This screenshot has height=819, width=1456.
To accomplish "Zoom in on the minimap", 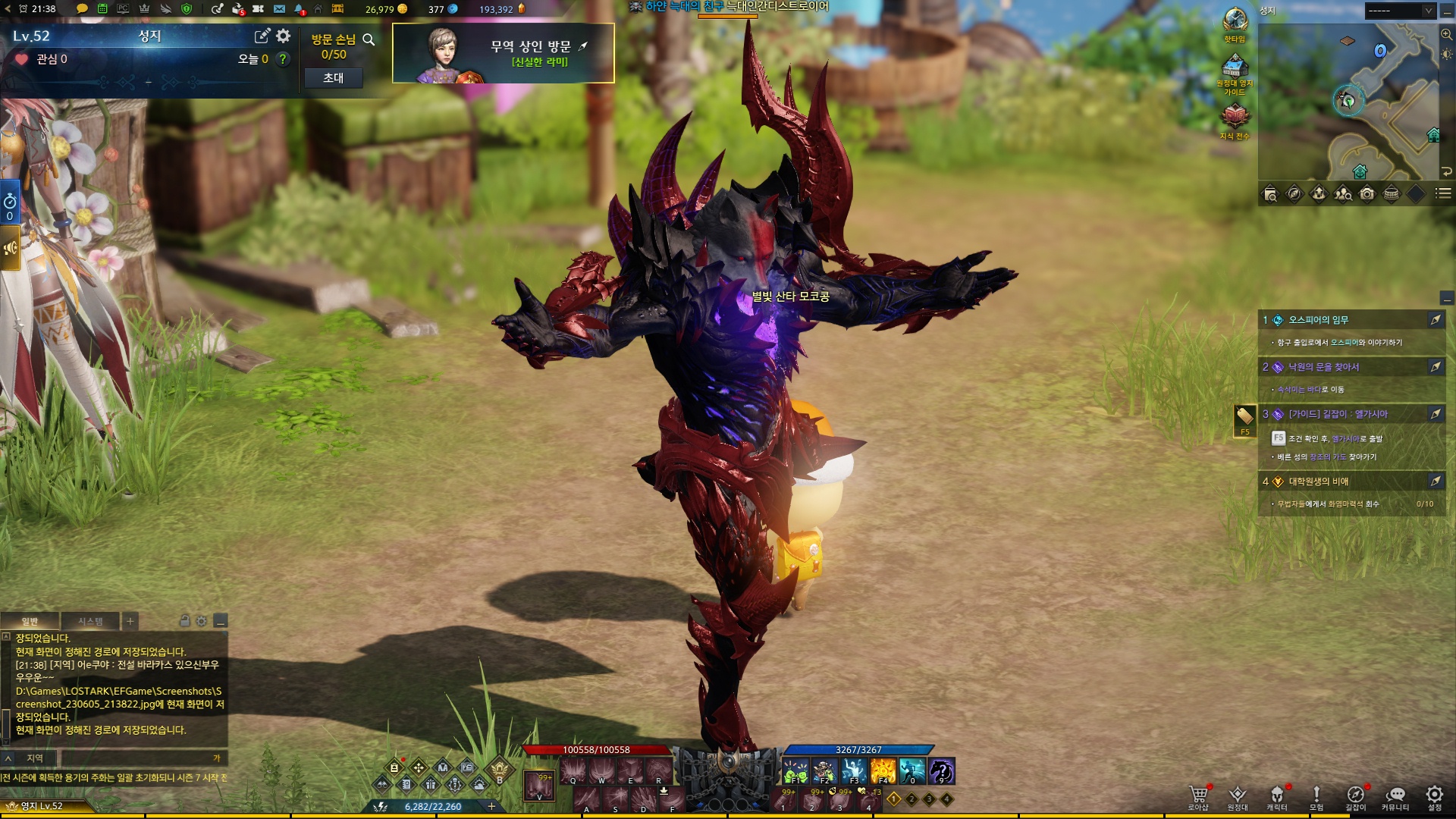I will tap(1446, 35).
